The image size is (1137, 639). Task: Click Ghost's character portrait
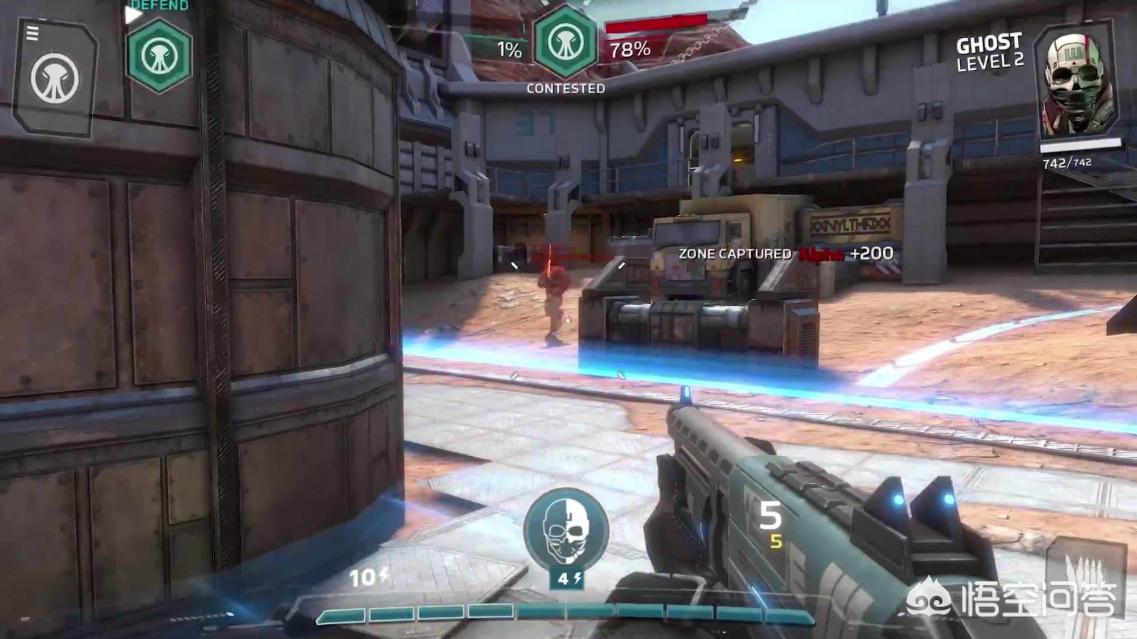coord(1072,80)
